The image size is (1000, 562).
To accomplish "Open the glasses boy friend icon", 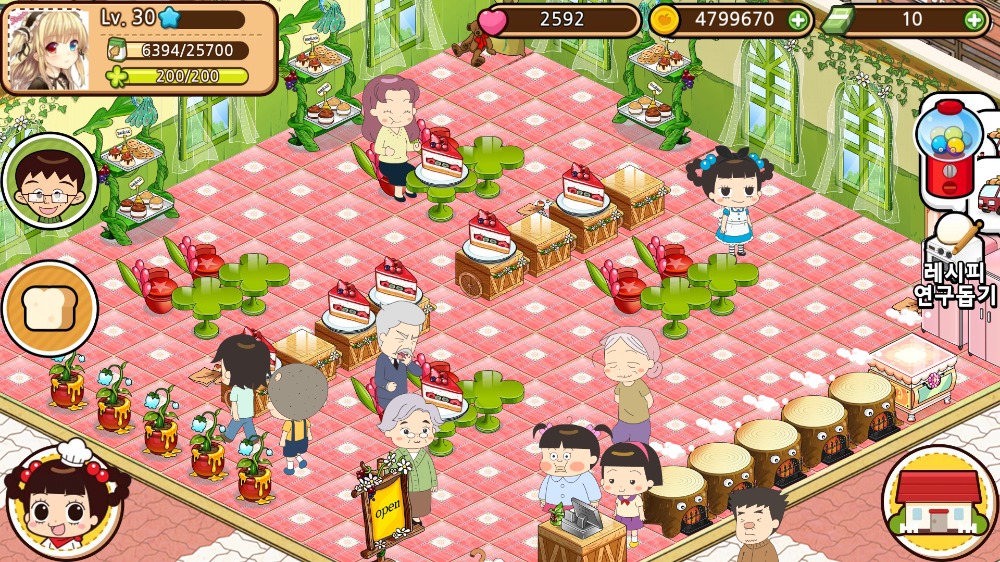I will [x=48, y=181].
